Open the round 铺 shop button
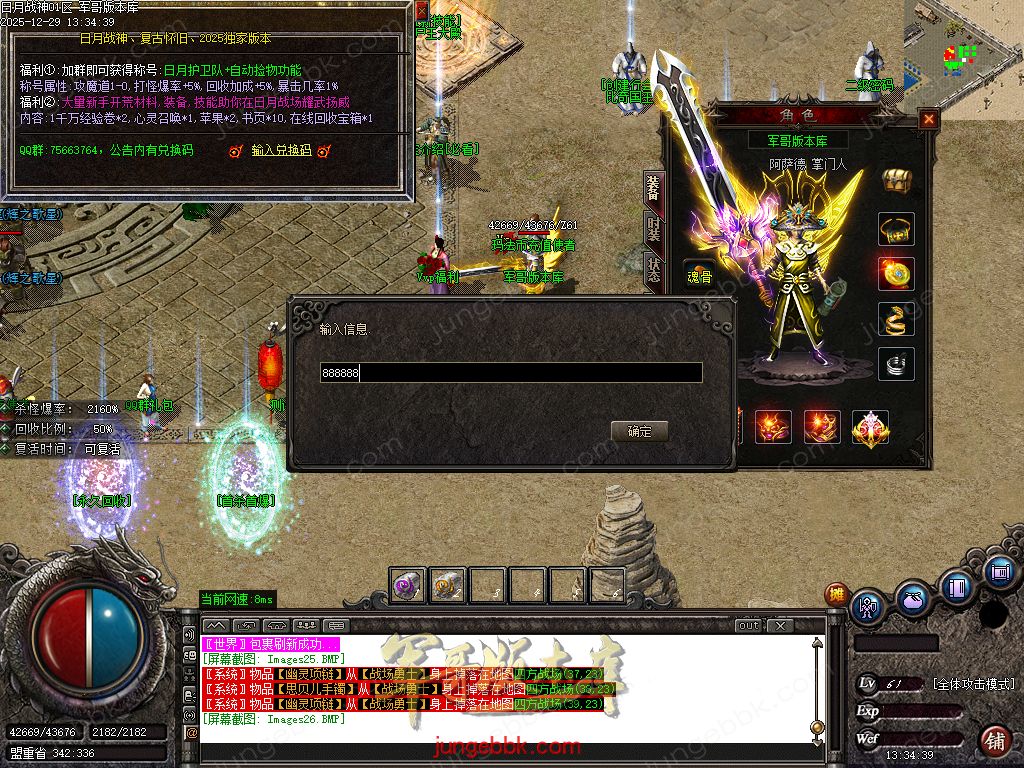This screenshot has width=1024, height=768. [994, 741]
